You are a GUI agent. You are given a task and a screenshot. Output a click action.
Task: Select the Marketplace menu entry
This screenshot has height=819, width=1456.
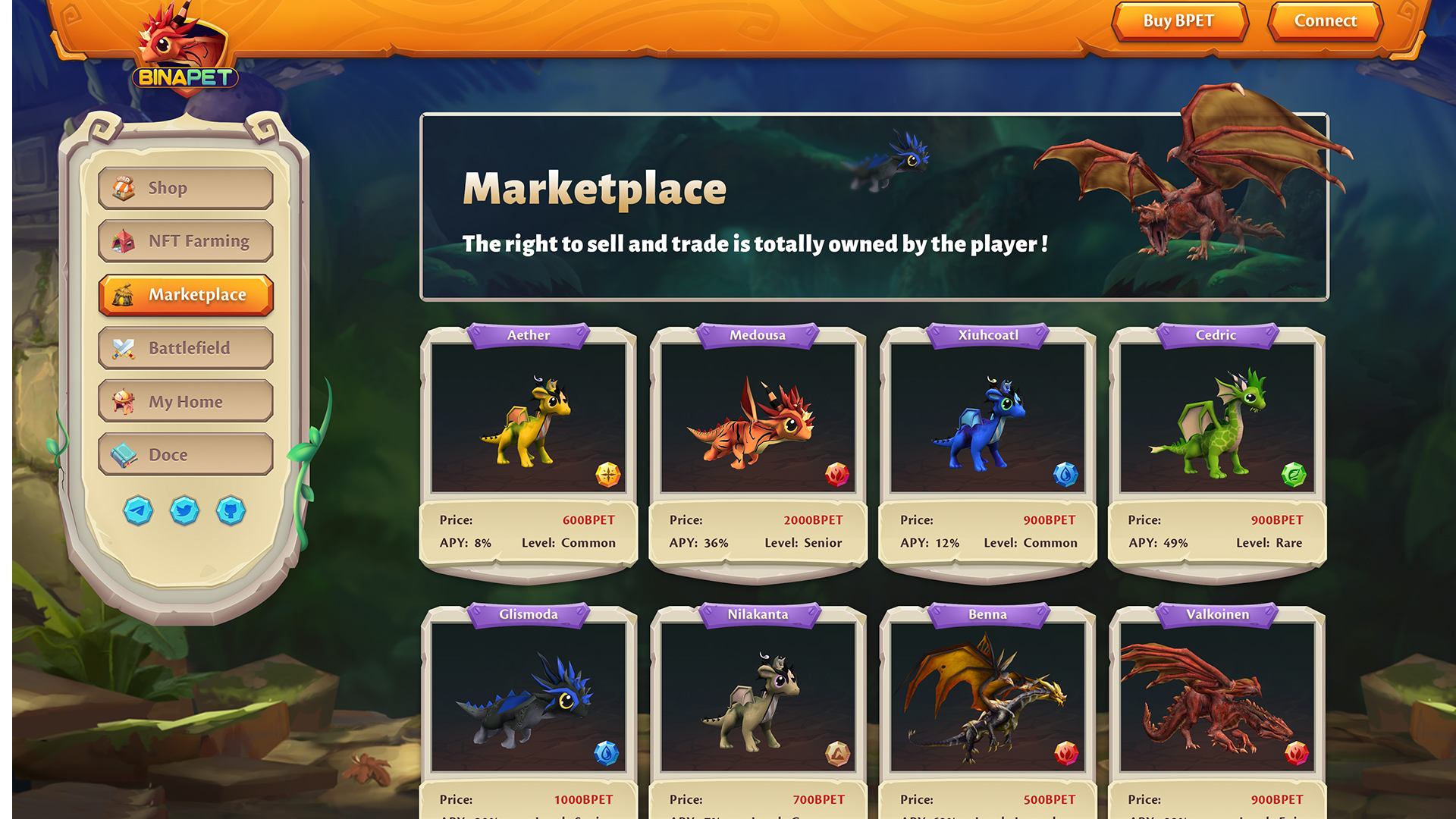[186, 295]
